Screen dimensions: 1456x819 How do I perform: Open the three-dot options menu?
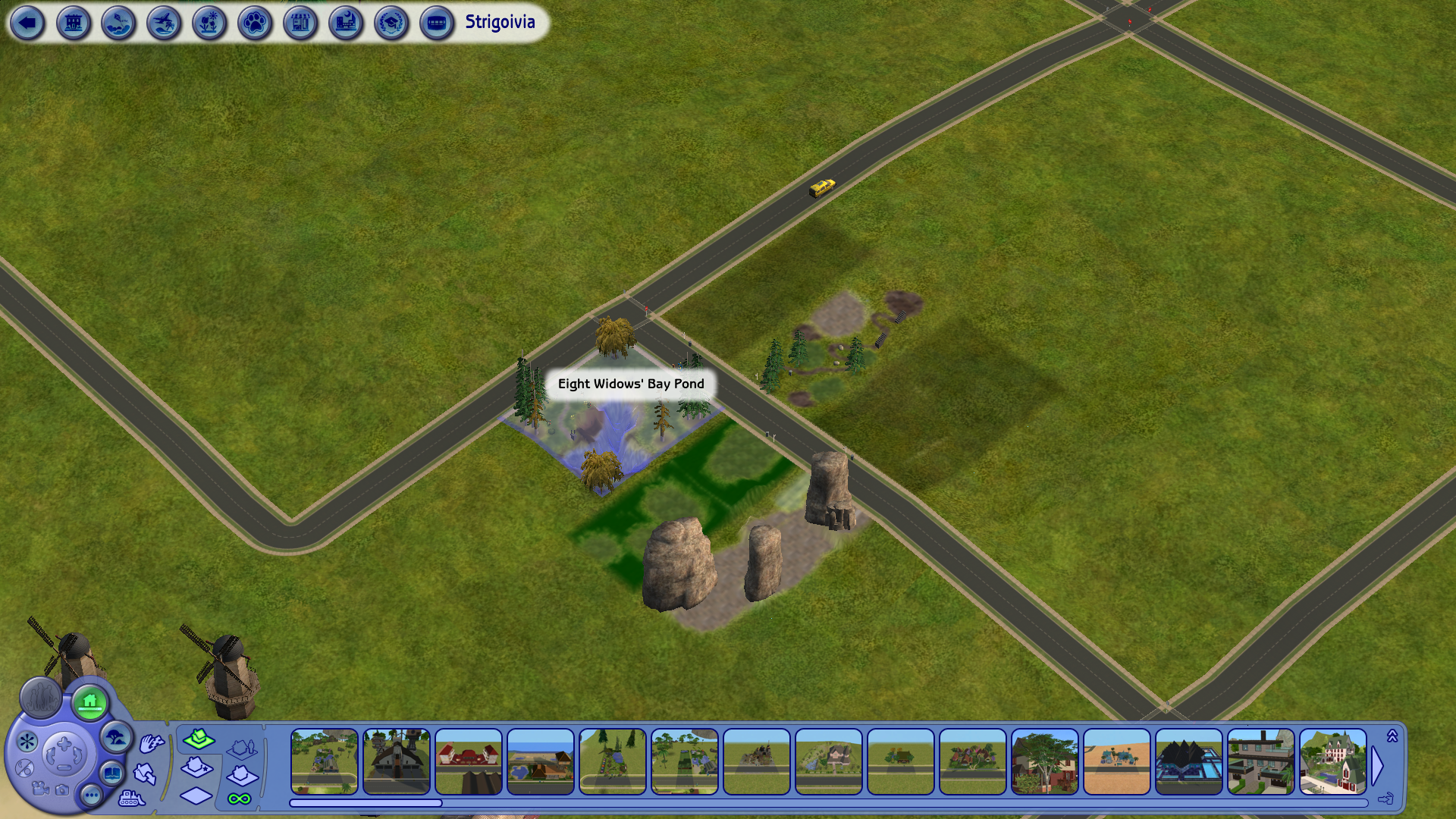pos(92,795)
